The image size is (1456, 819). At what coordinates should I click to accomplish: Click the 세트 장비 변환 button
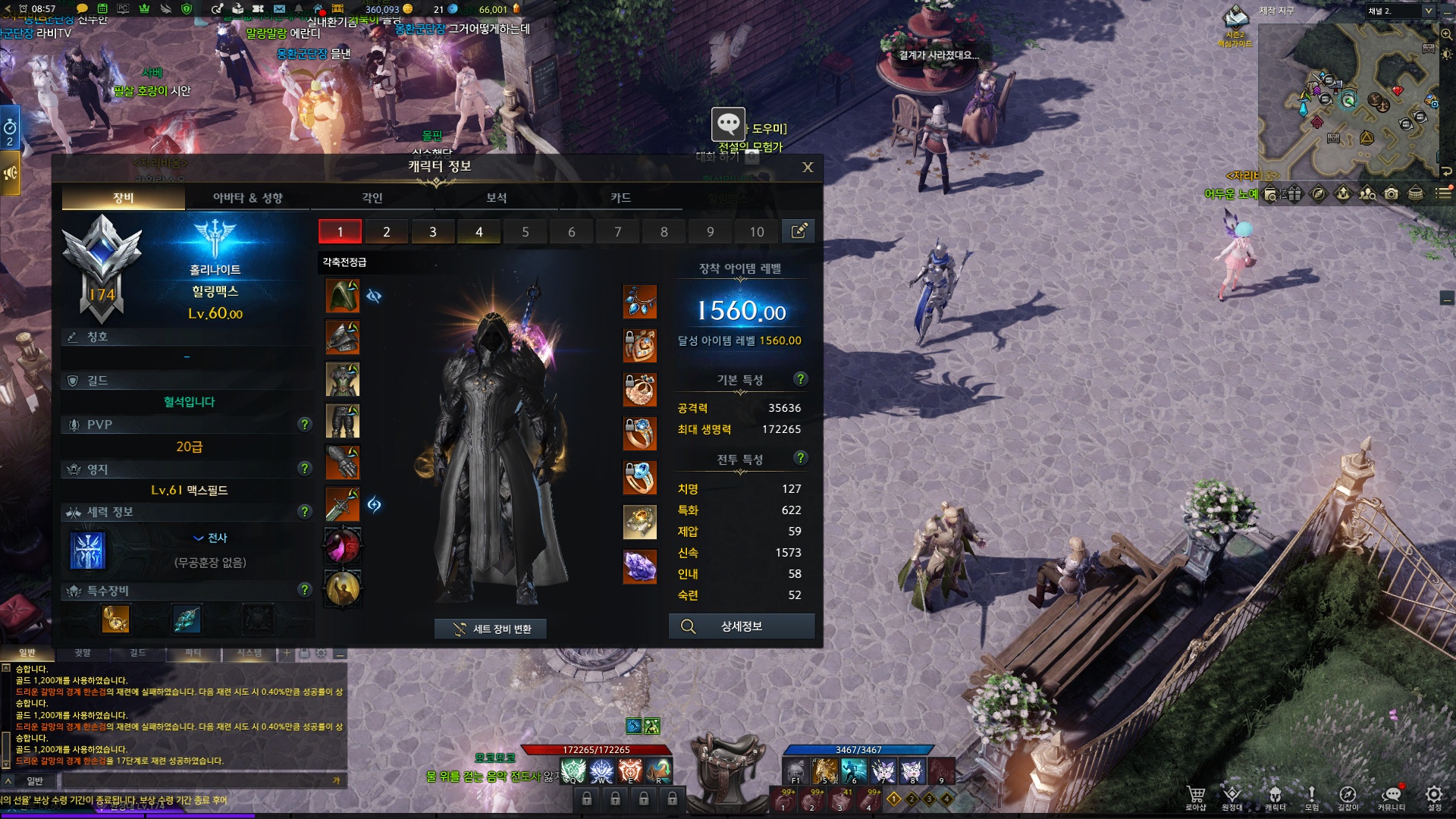tap(491, 629)
